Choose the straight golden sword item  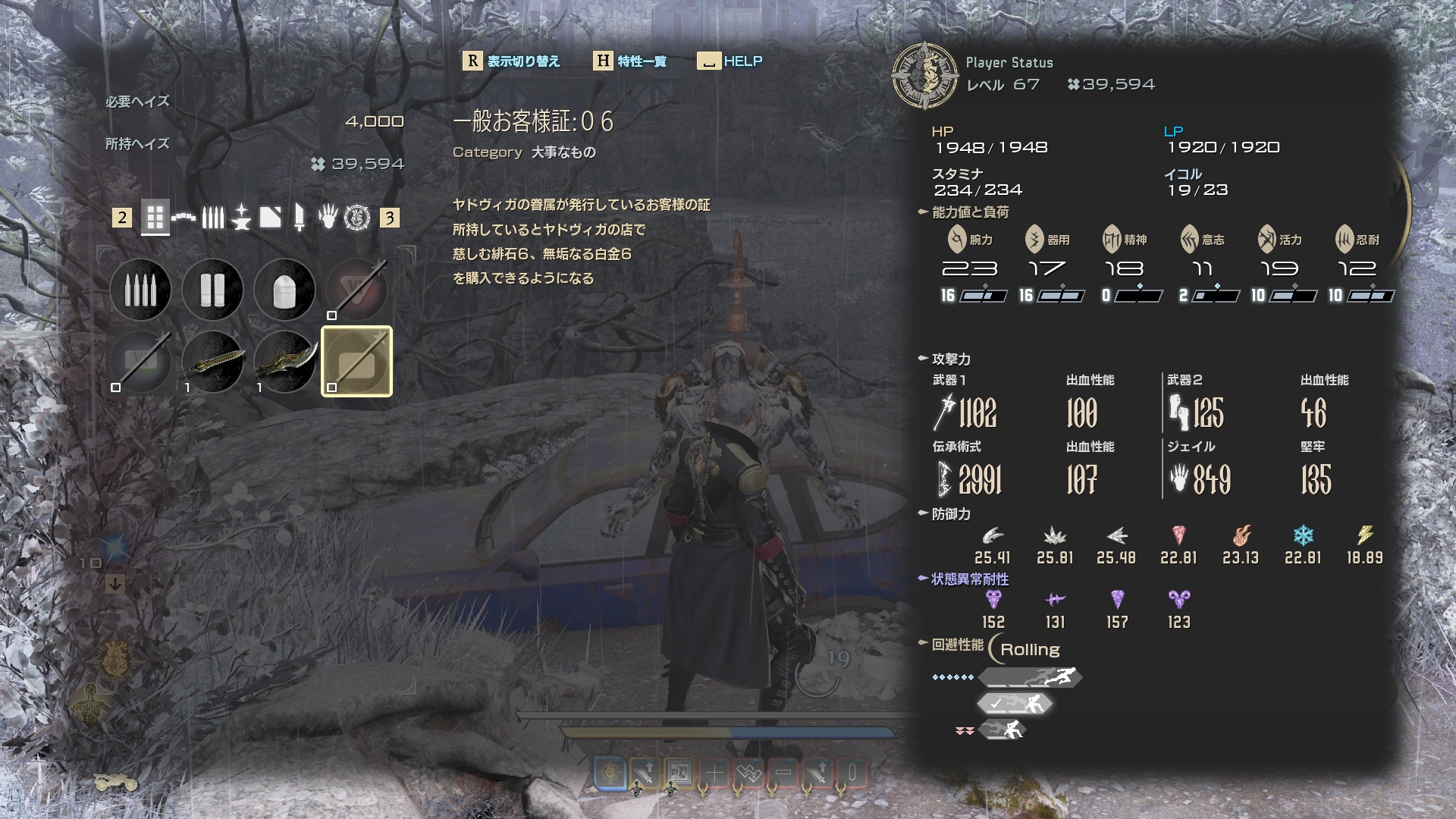pos(212,362)
